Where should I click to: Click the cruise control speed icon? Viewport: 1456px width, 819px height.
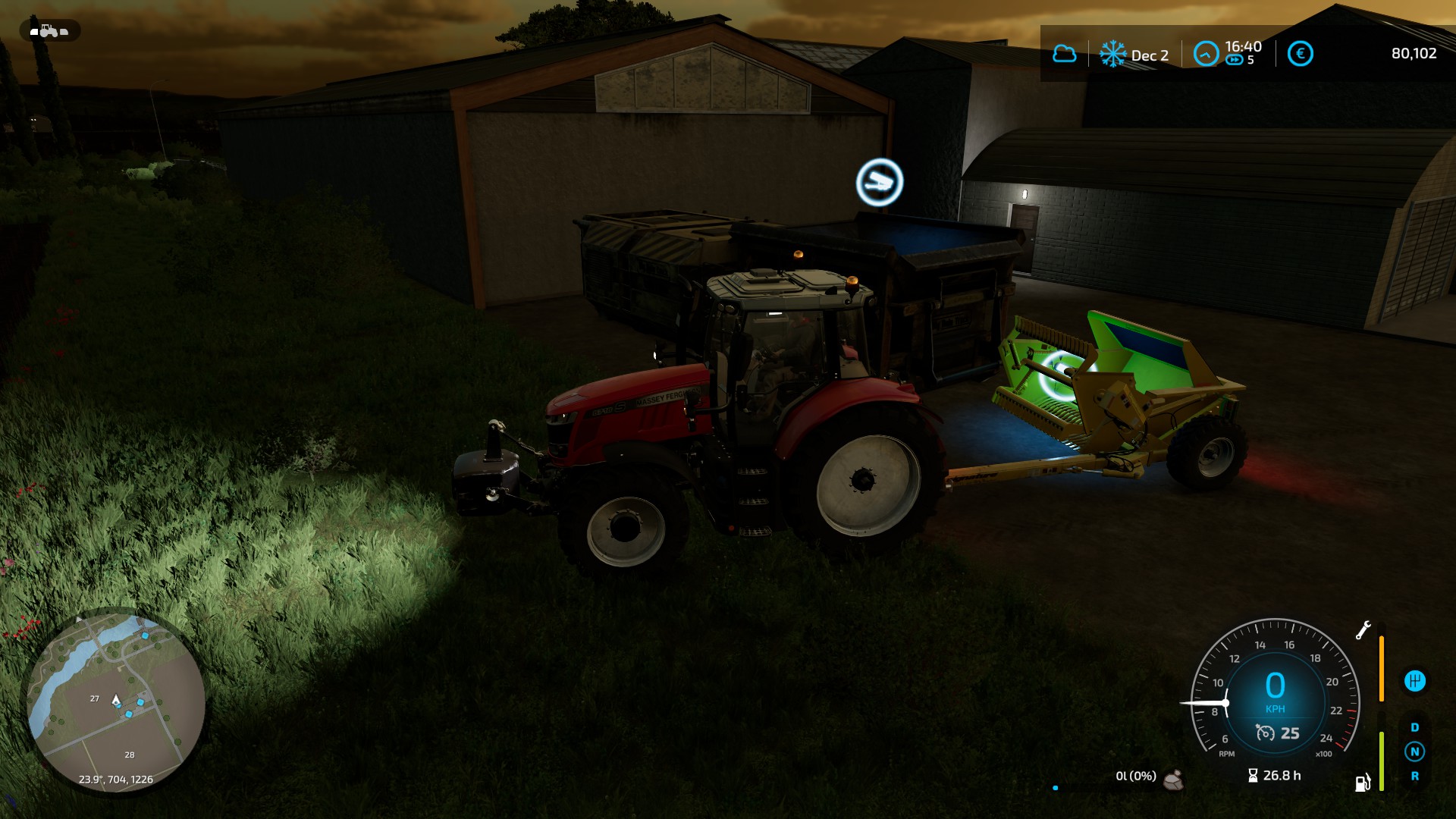tap(1265, 733)
